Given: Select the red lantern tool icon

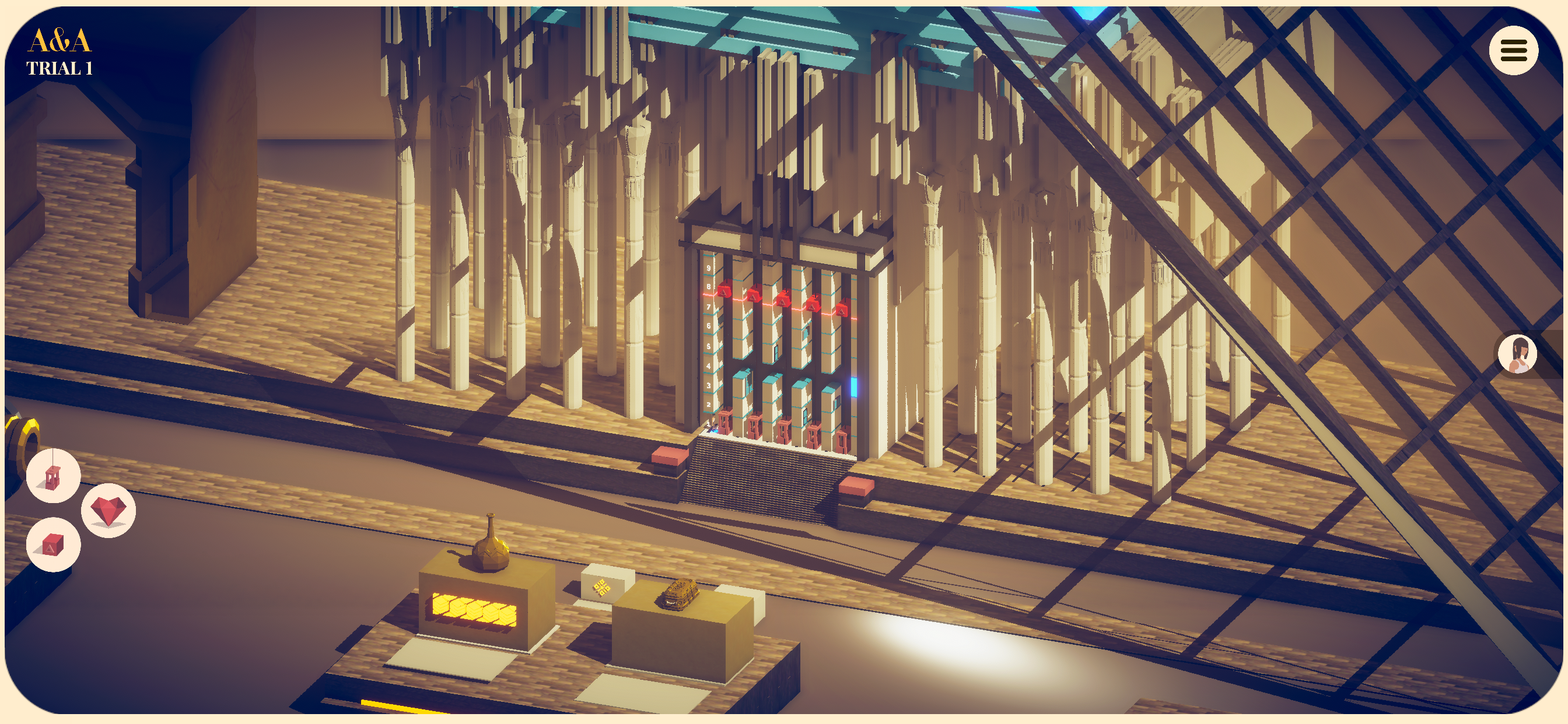Looking at the screenshot, I should pyautogui.click(x=53, y=476).
